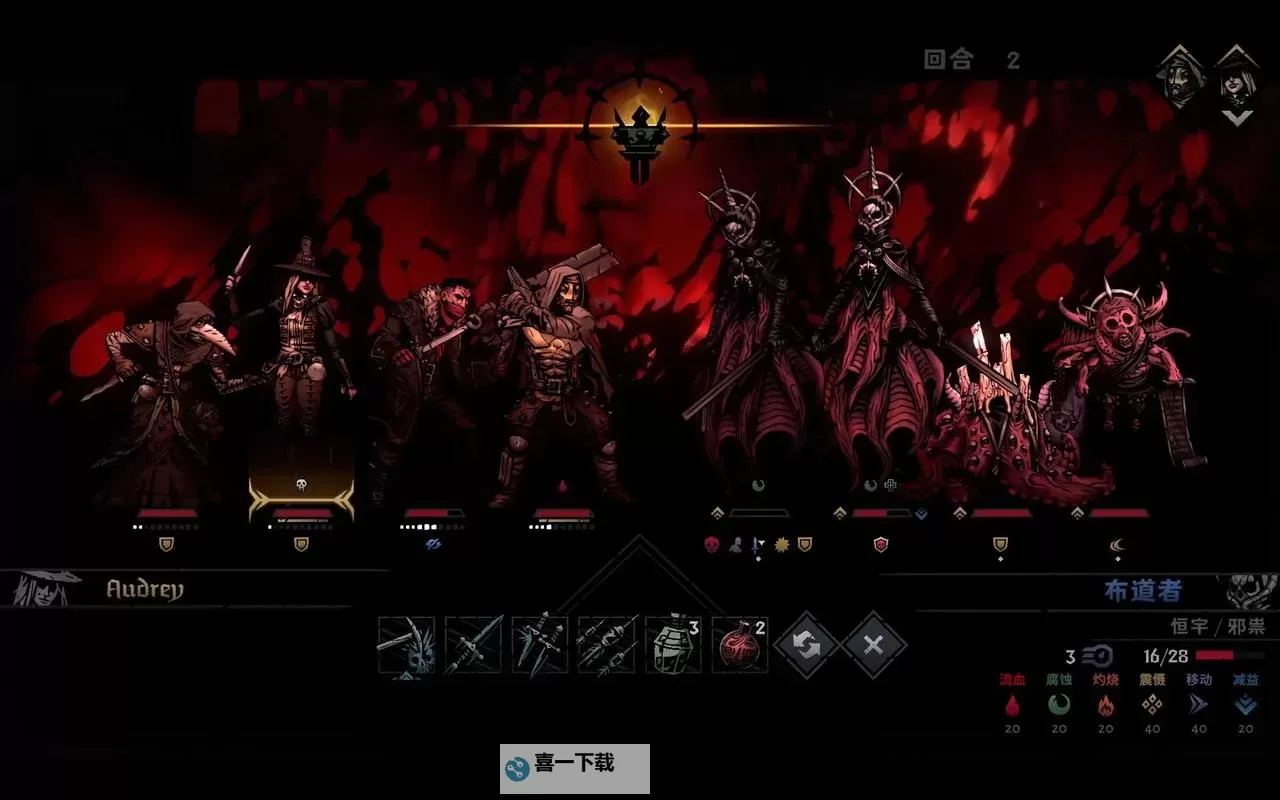Use the red potion flask item

pos(740,646)
